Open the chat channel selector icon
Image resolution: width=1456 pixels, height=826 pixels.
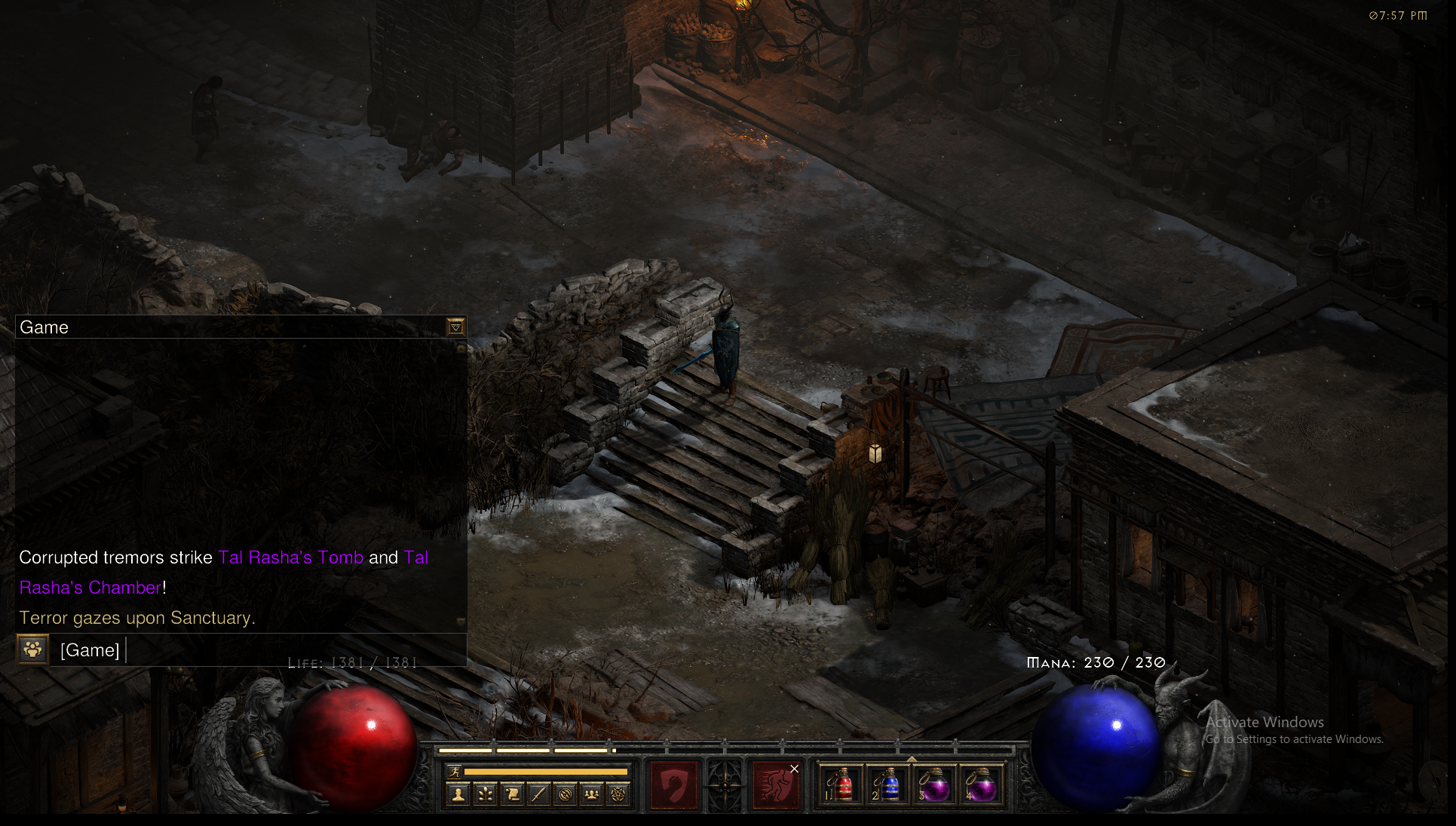[33, 649]
